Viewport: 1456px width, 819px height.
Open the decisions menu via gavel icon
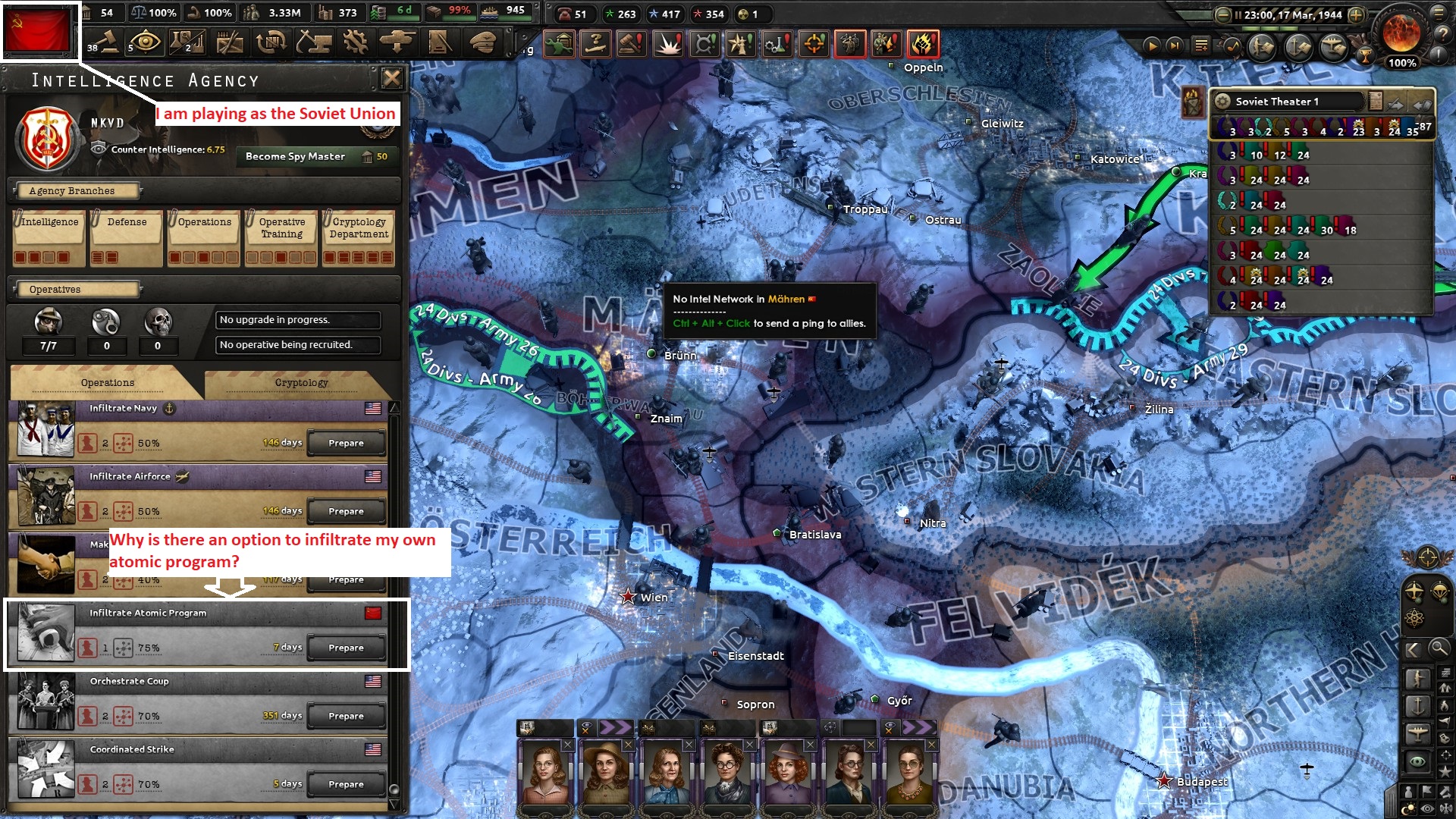click(x=102, y=43)
